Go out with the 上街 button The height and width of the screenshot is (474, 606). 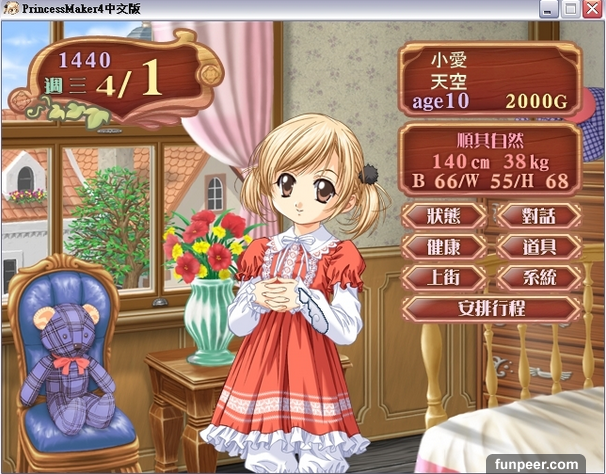click(x=443, y=277)
